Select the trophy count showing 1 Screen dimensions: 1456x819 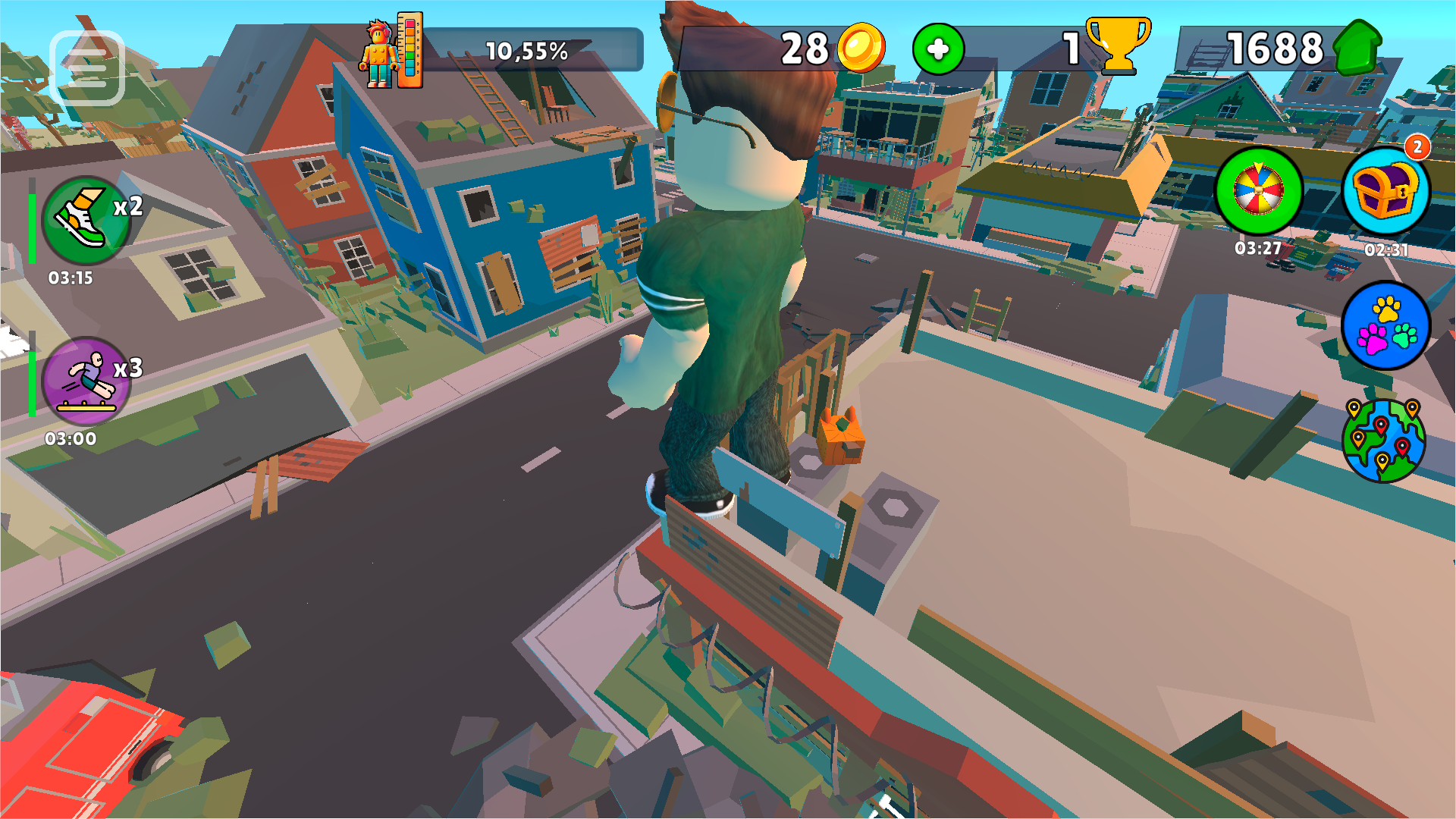click(x=1069, y=48)
